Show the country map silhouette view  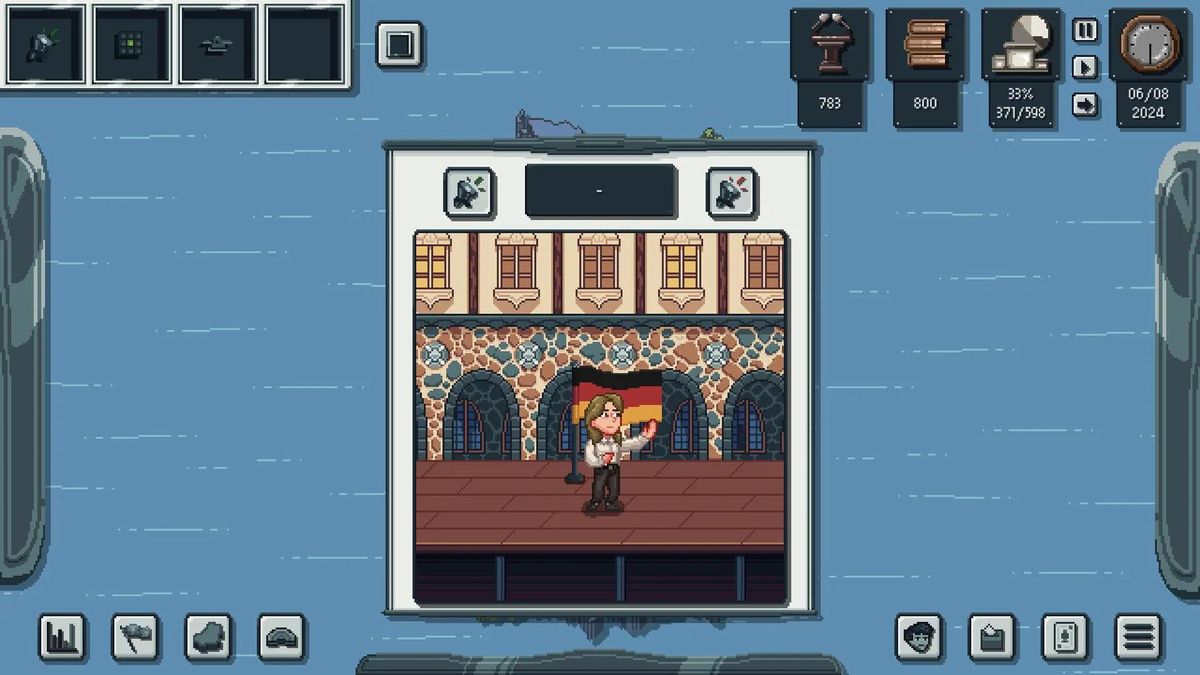(x=208, y=637)
